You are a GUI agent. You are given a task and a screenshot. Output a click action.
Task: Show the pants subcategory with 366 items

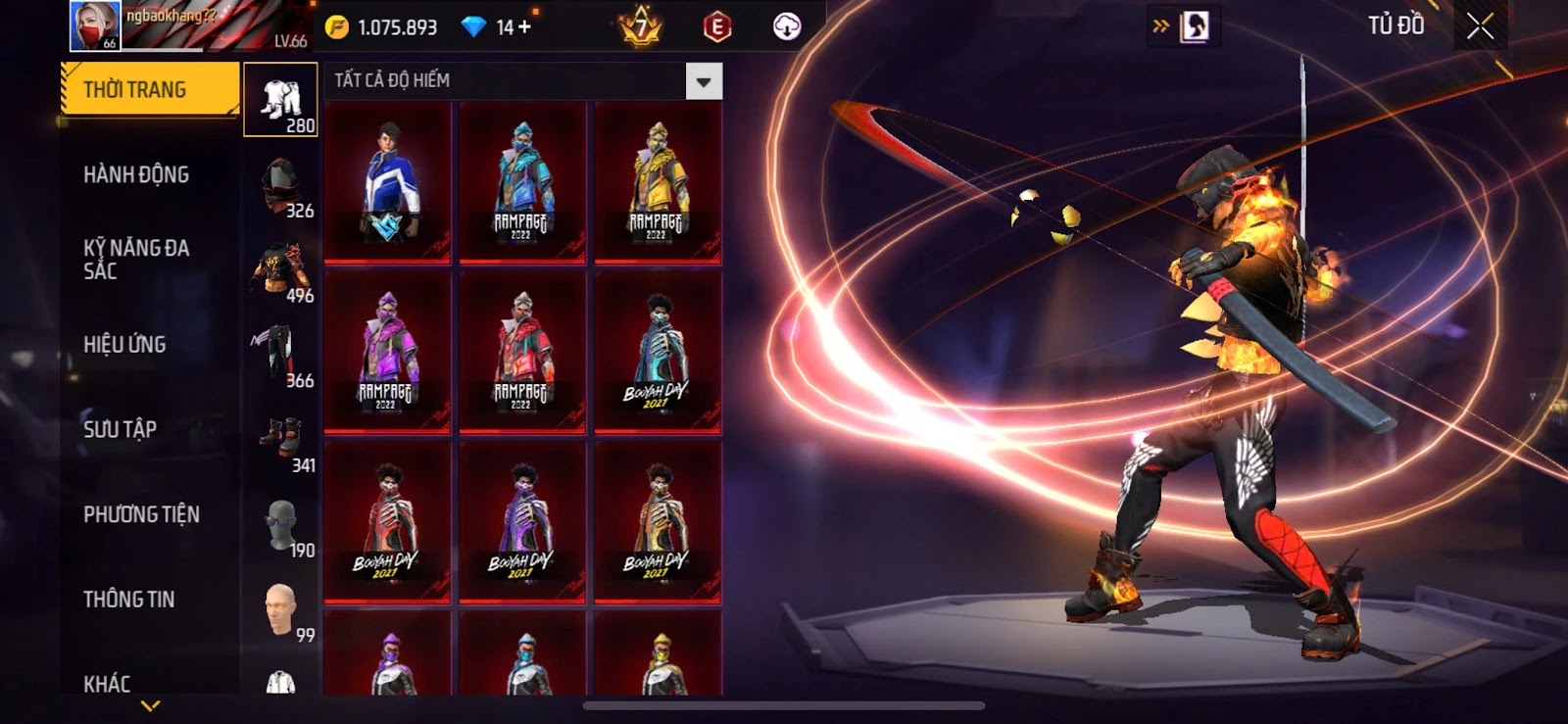[281, 357]
